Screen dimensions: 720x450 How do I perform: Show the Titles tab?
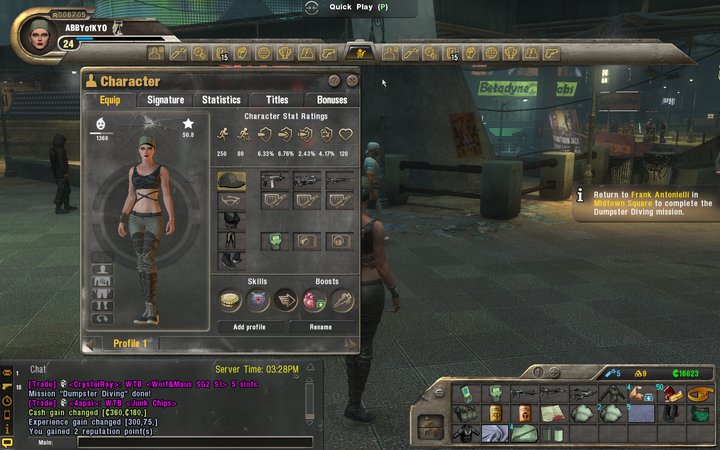click(x=275, y=100)
